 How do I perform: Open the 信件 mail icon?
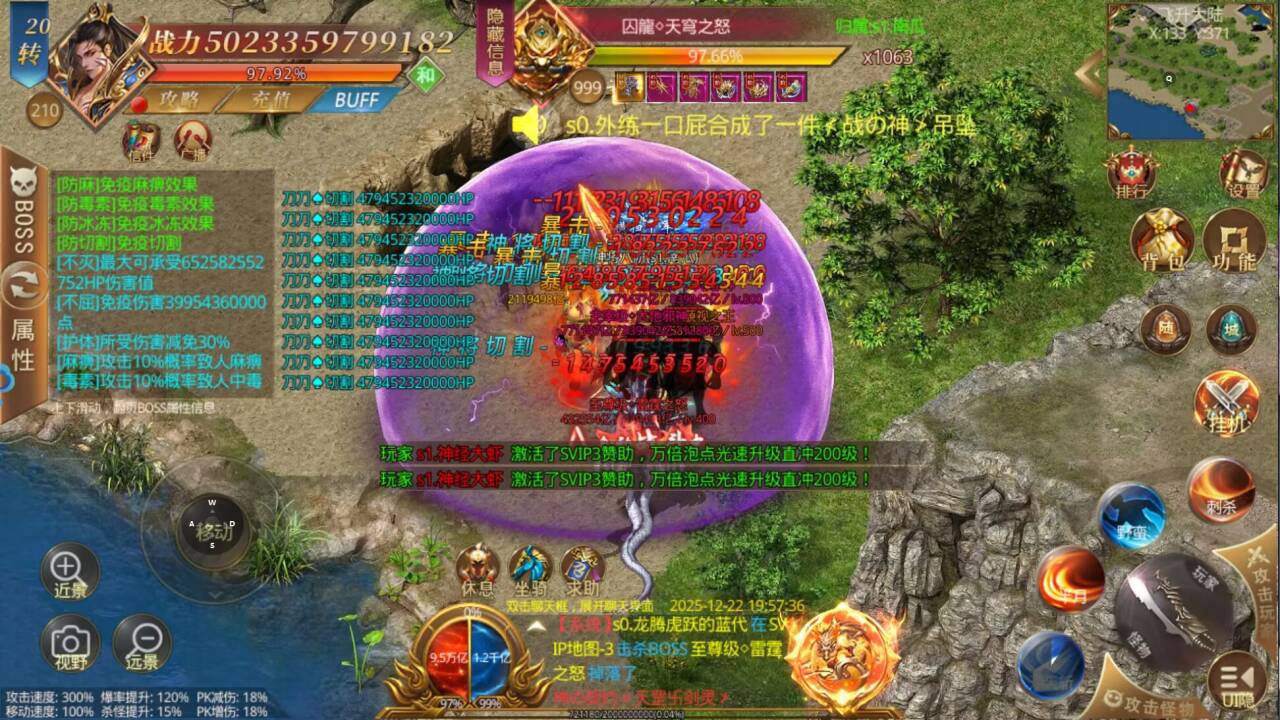[141, 141]
